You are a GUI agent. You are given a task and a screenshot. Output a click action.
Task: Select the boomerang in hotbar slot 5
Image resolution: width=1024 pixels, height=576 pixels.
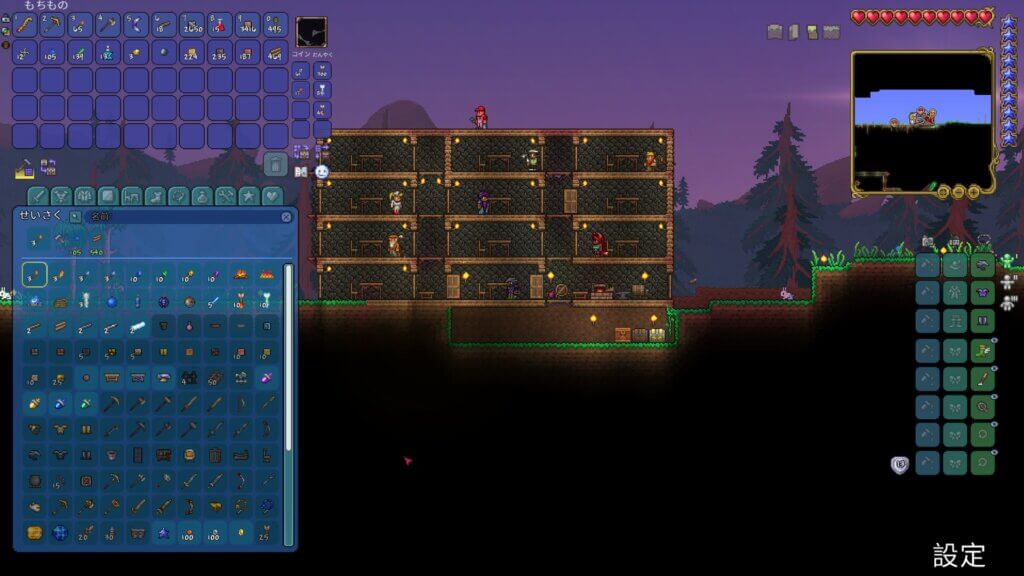[x=136, y=25]
